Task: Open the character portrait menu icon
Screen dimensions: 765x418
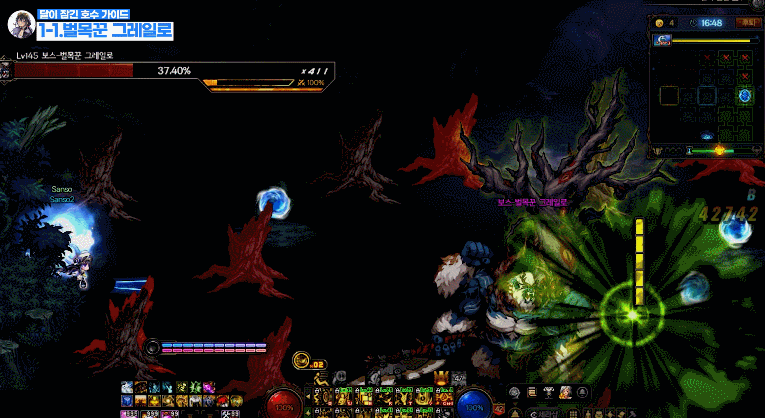Action: tap(565, 392)
